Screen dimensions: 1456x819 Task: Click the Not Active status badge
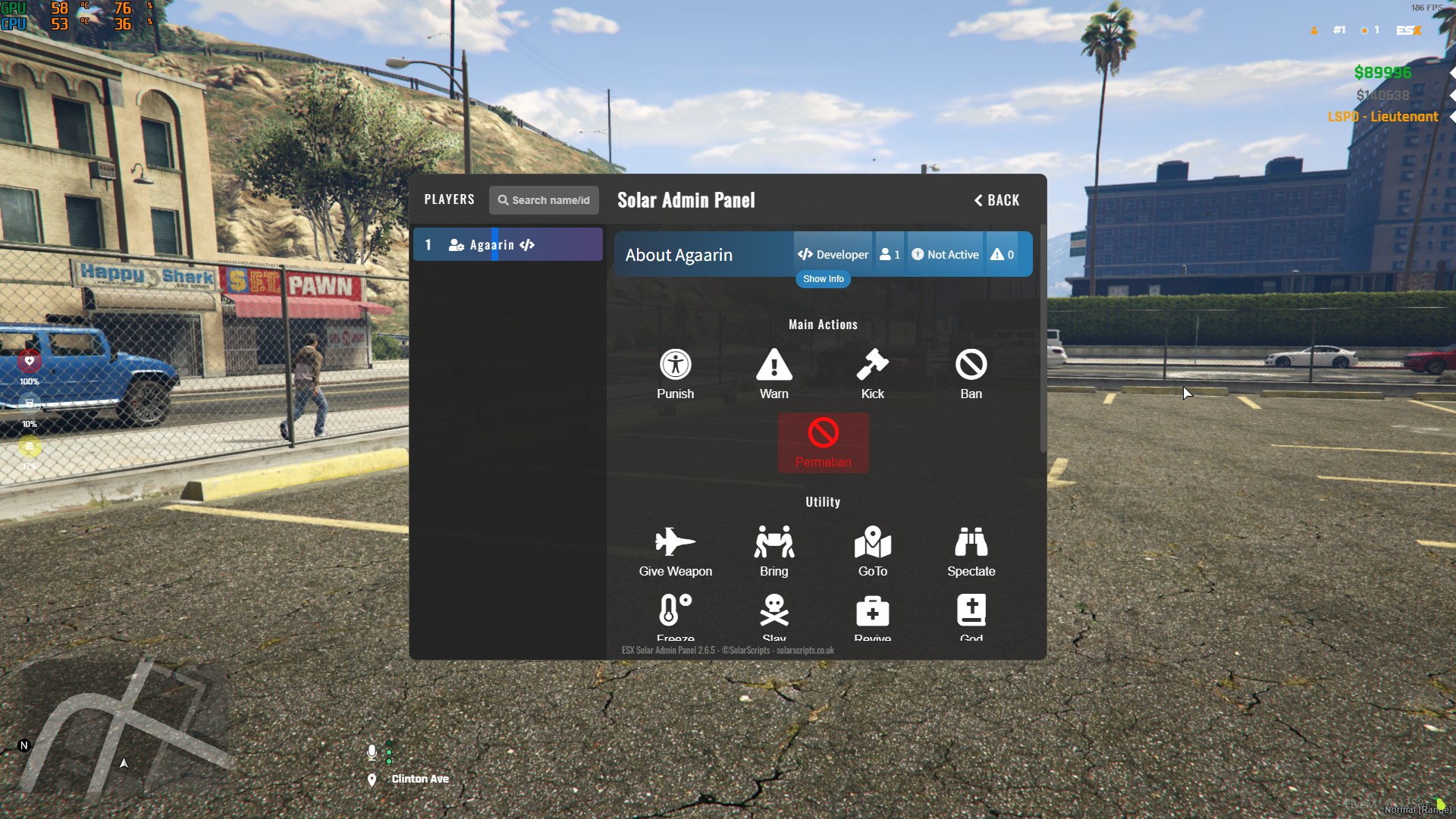click(945, 255)
